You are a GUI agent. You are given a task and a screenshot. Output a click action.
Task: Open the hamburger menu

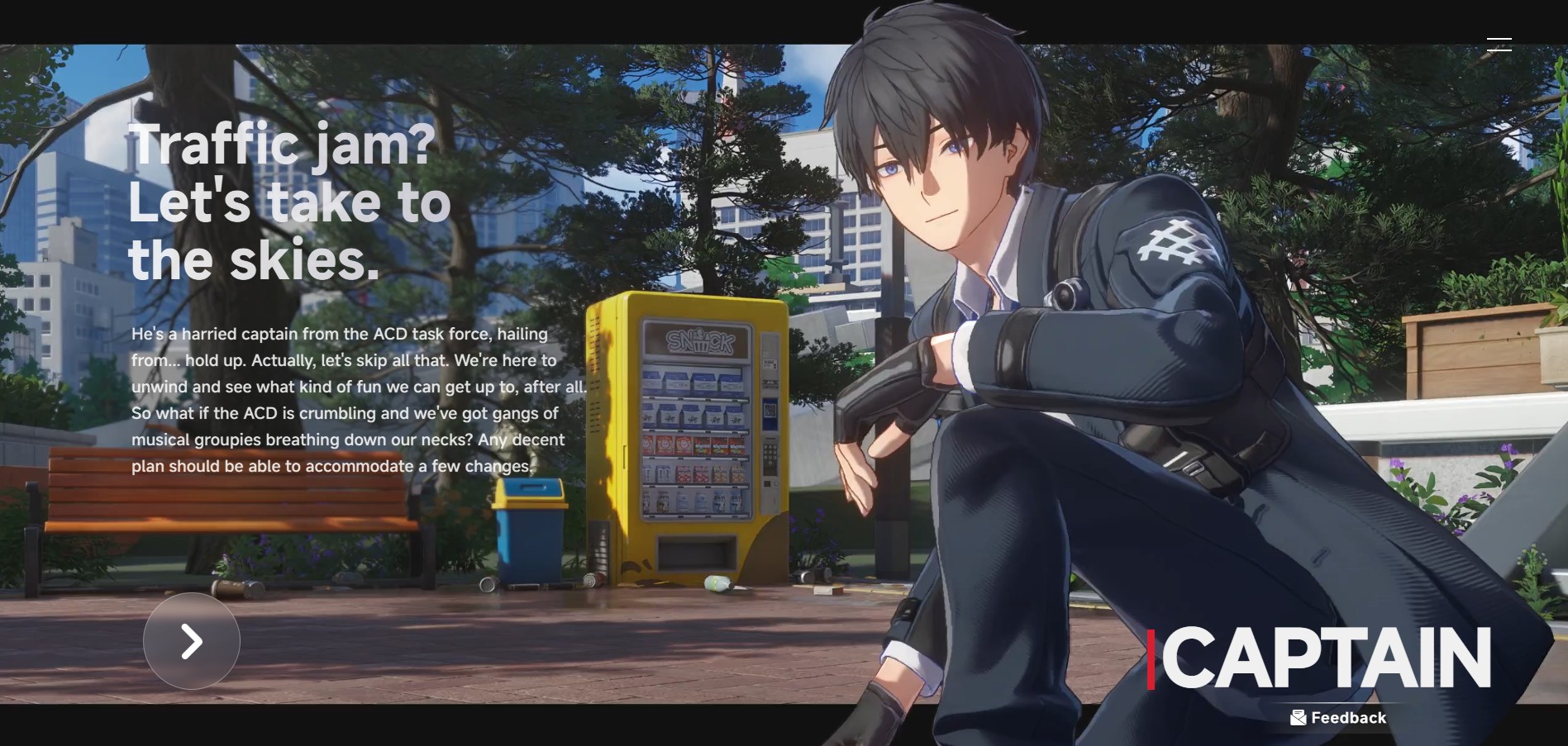[x=1499, y=45]
